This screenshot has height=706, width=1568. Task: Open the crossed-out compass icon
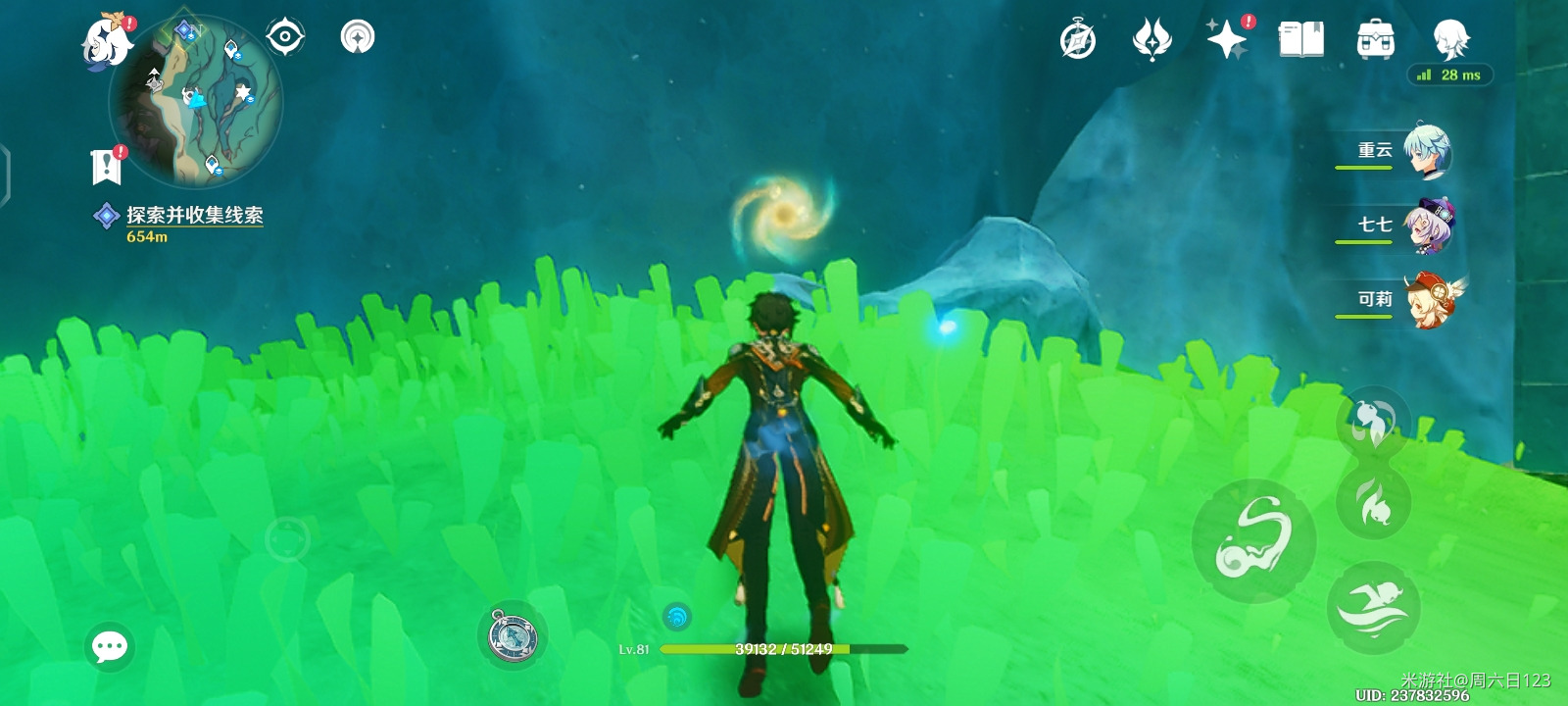coord(1078,41)
